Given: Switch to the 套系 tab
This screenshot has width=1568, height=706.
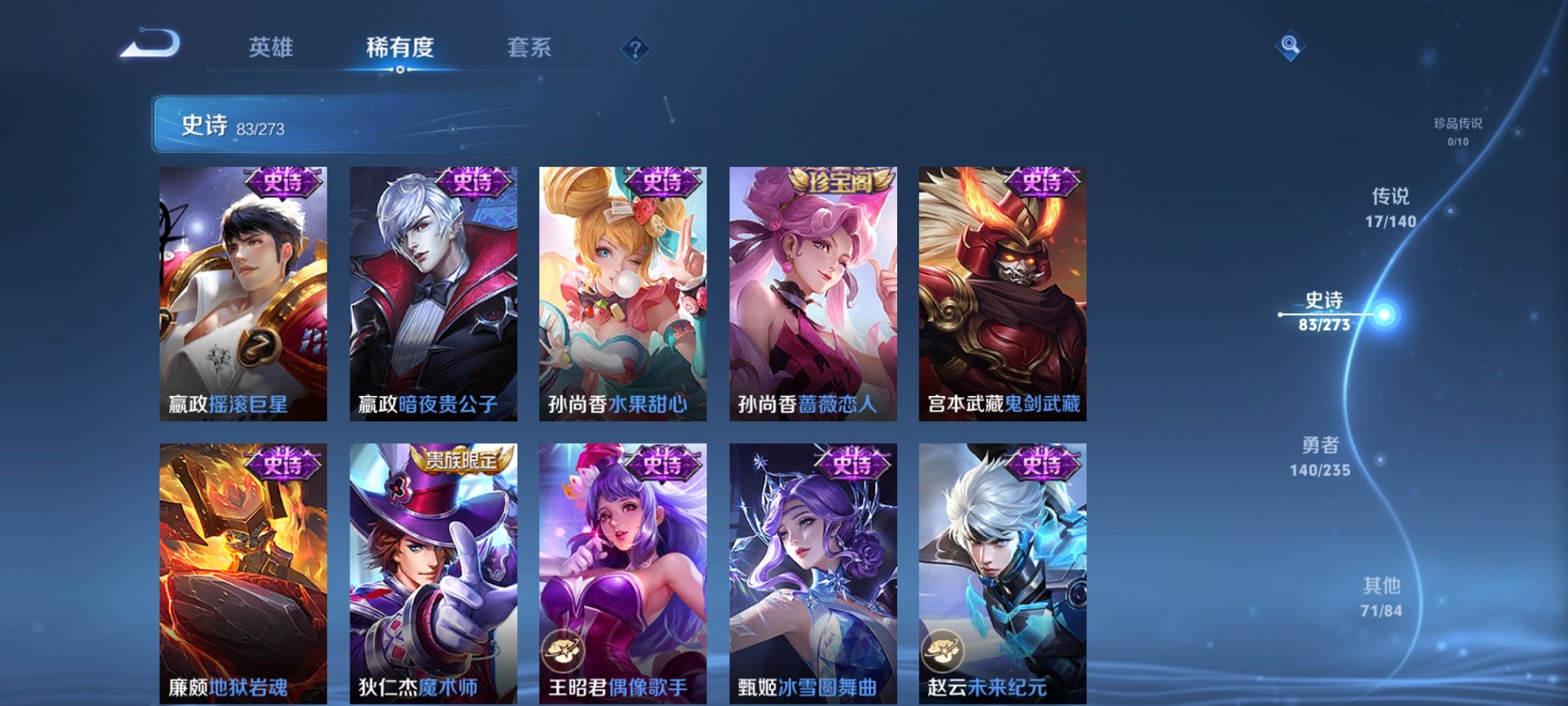Looking at the screenshot, I should pos(538,48).
